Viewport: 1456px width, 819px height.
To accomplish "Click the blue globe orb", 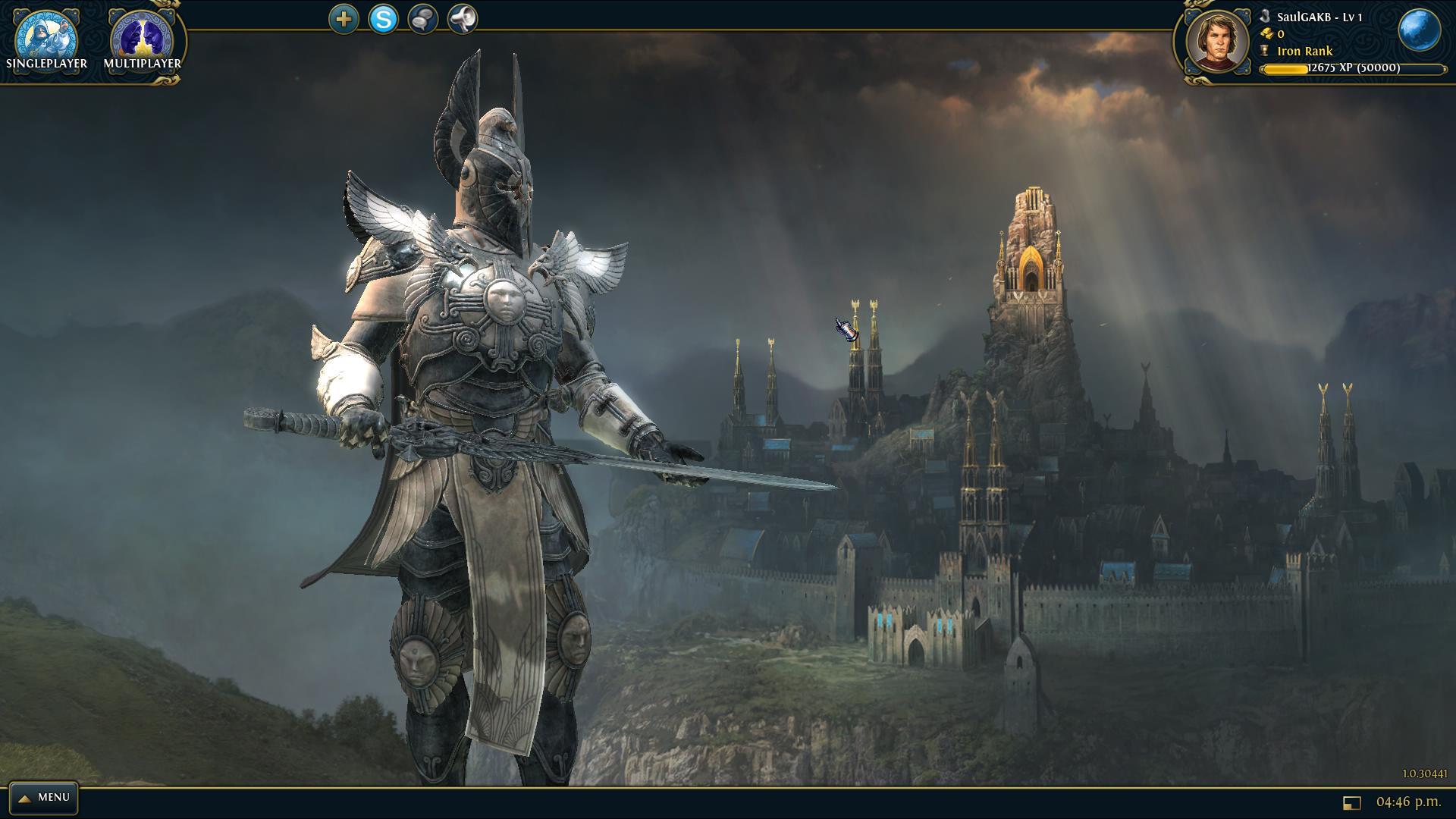I will (1419, 31).
